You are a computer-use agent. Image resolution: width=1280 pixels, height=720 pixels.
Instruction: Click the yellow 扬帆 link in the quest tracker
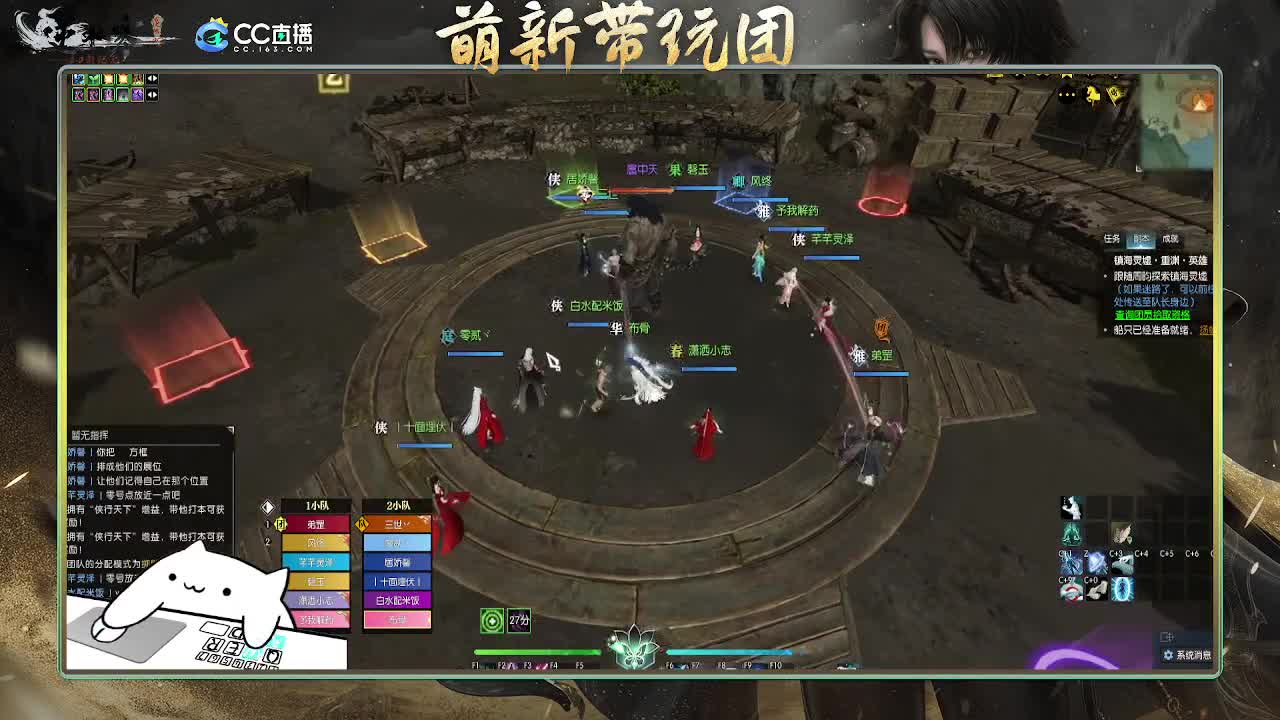(x=1208, y=330)
